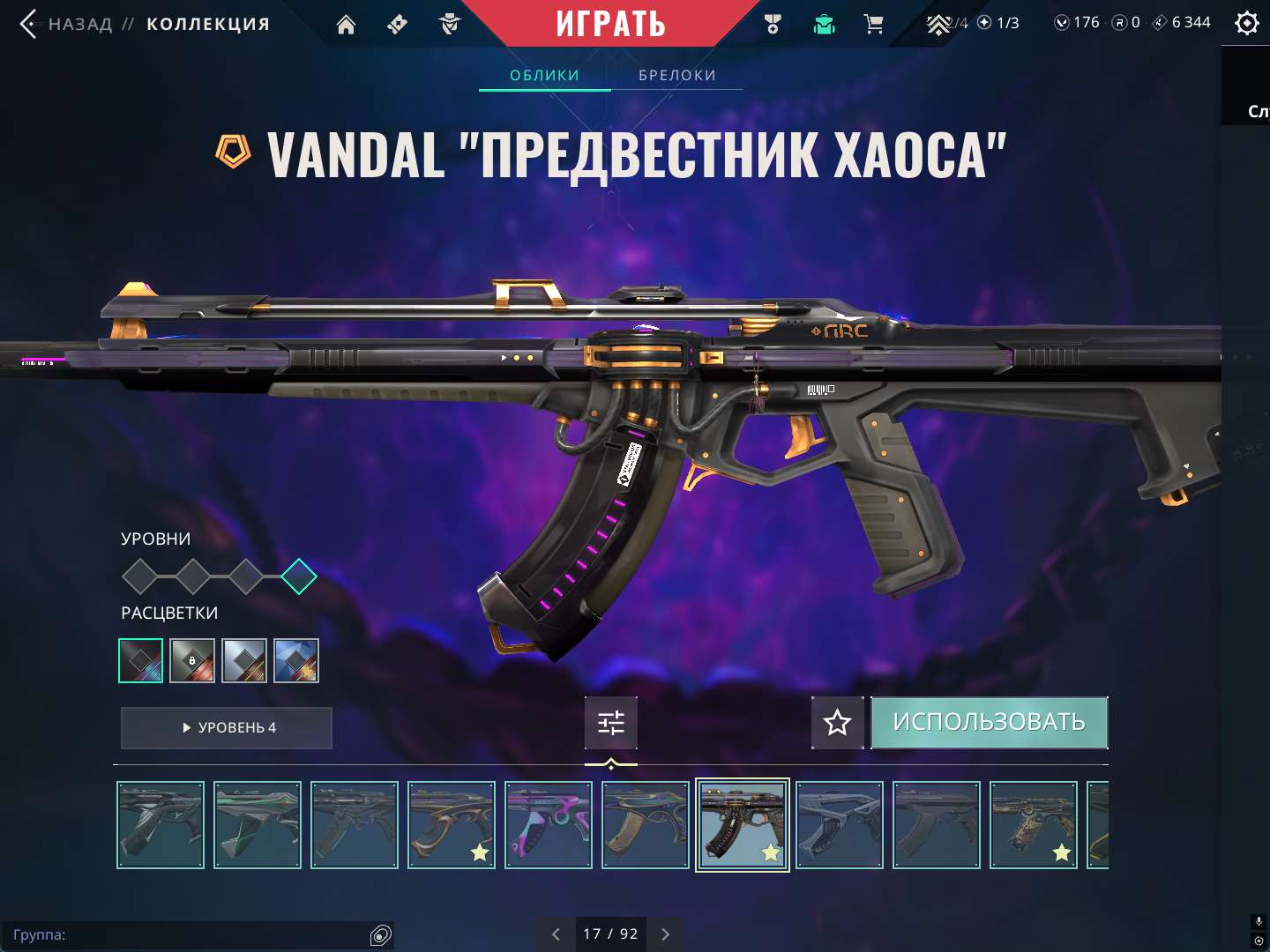Click the back arrow next to НАЗАД
Viewport: 1270px width, 952px height.
(26, 24)
